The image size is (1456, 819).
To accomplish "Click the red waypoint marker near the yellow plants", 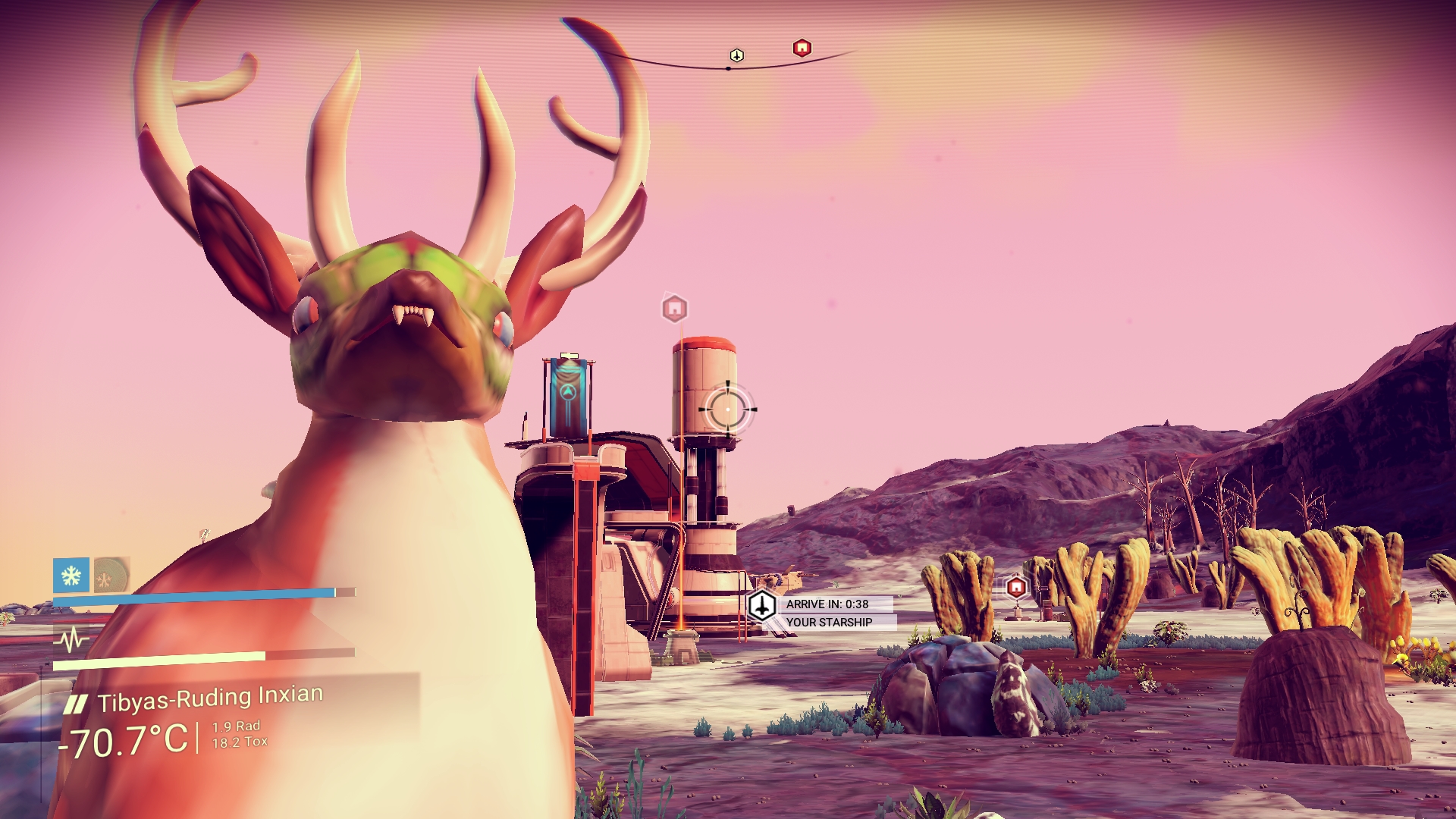I will [x=1016, y=587].
